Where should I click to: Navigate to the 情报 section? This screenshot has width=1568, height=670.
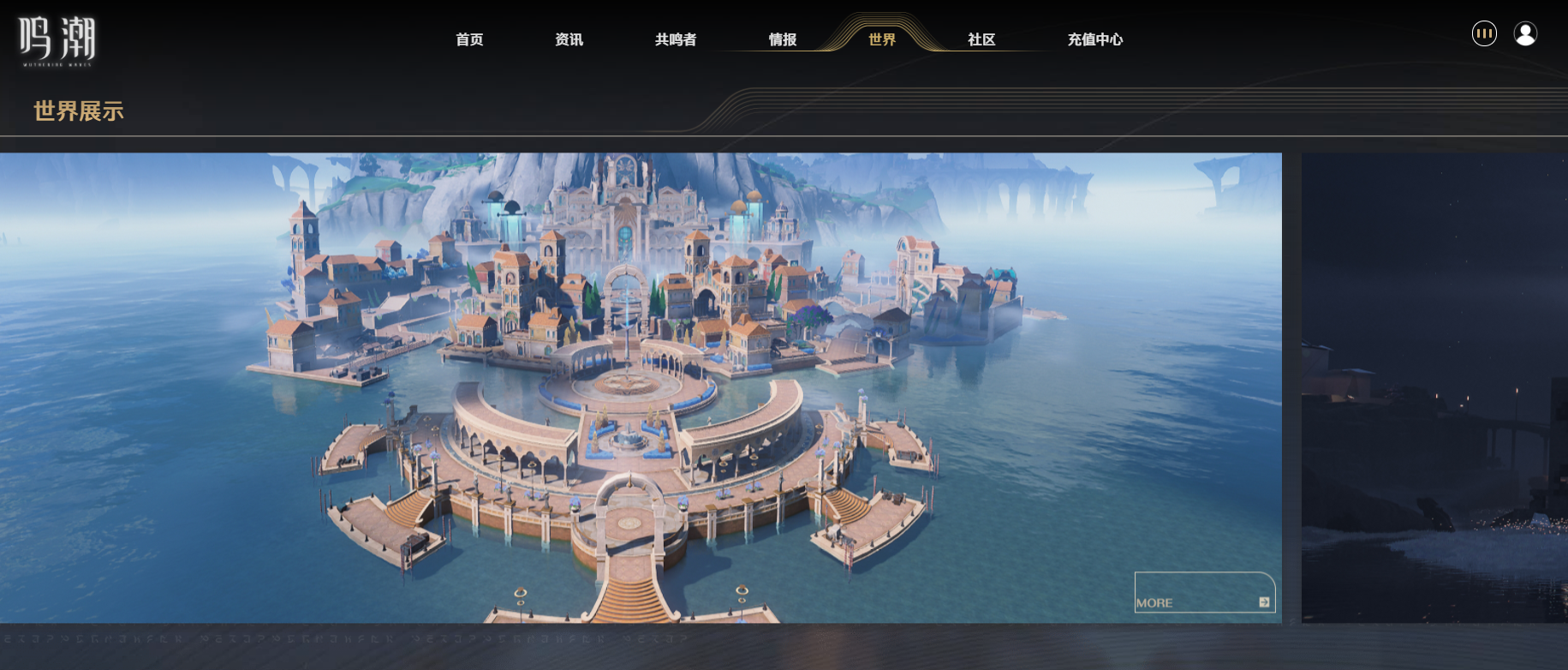click(782, 39)
